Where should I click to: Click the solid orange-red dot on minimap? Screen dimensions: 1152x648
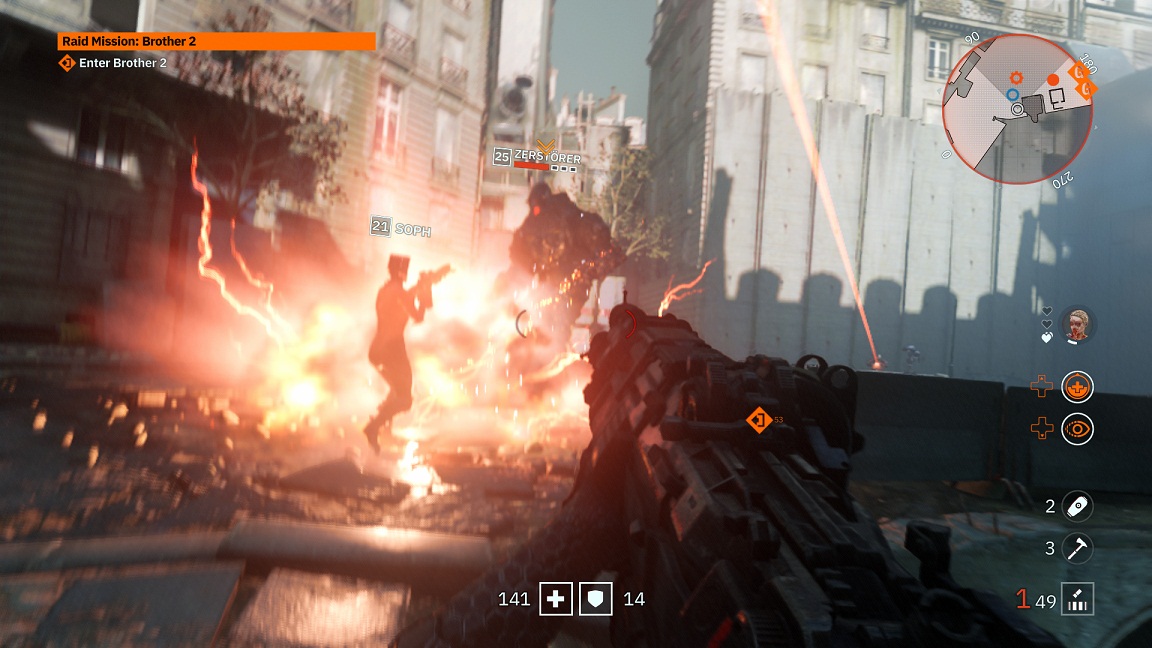coord(1053,79)
